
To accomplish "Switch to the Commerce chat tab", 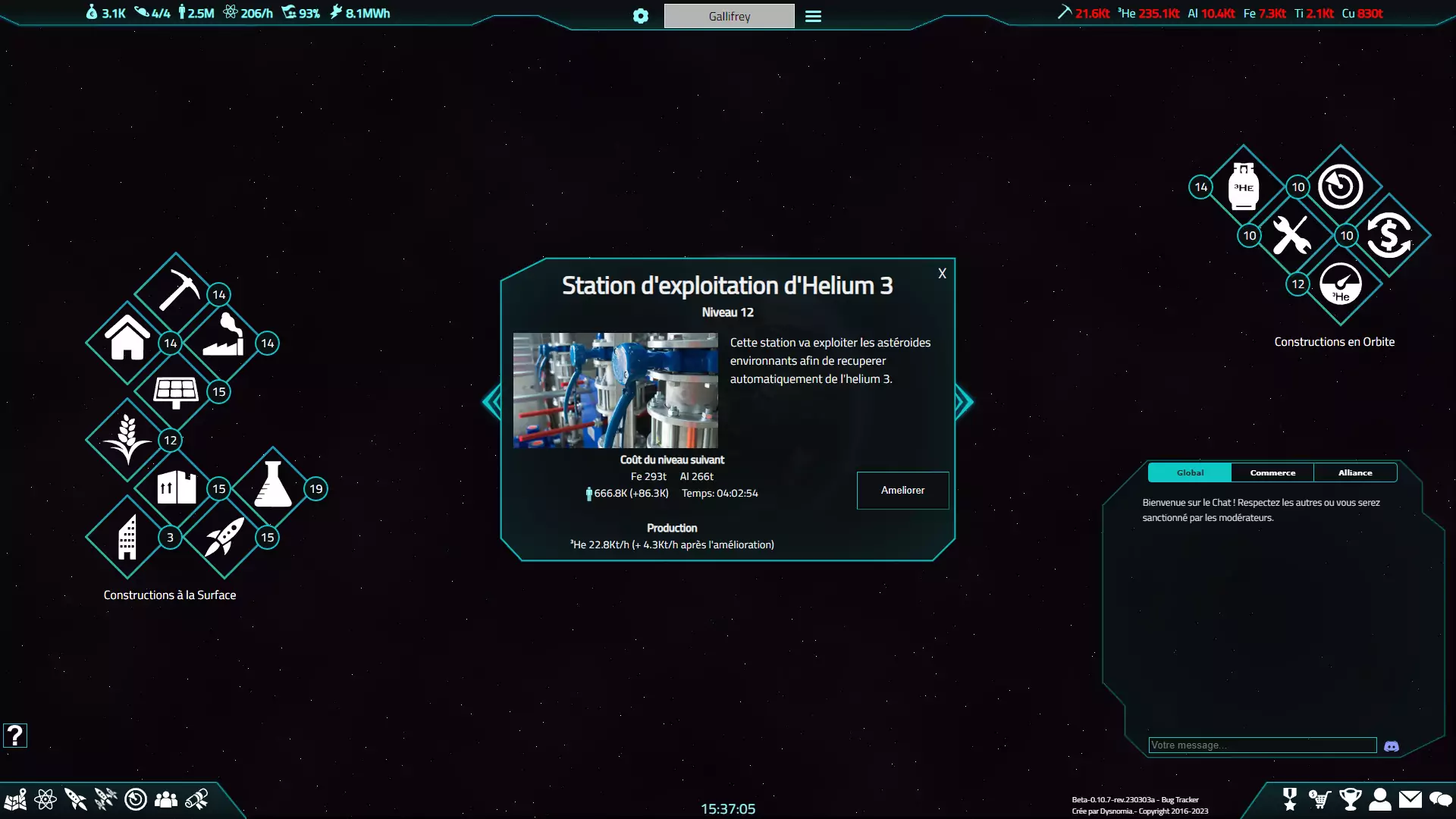I will click(1272, 472).
